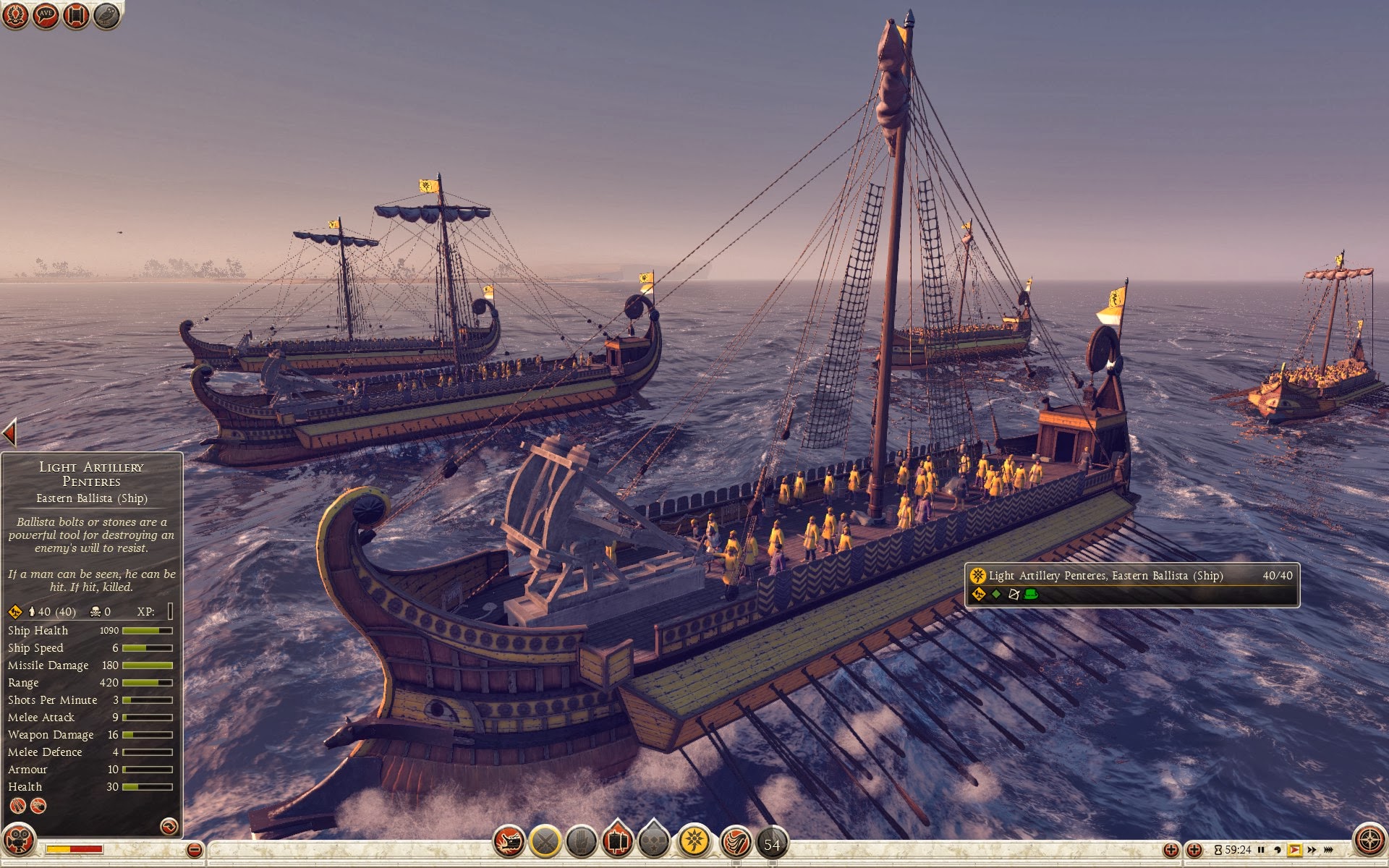This screenshot has height=868, width=1389.
Task: Open the grey shapes formations button
Action: click(654, 841)
